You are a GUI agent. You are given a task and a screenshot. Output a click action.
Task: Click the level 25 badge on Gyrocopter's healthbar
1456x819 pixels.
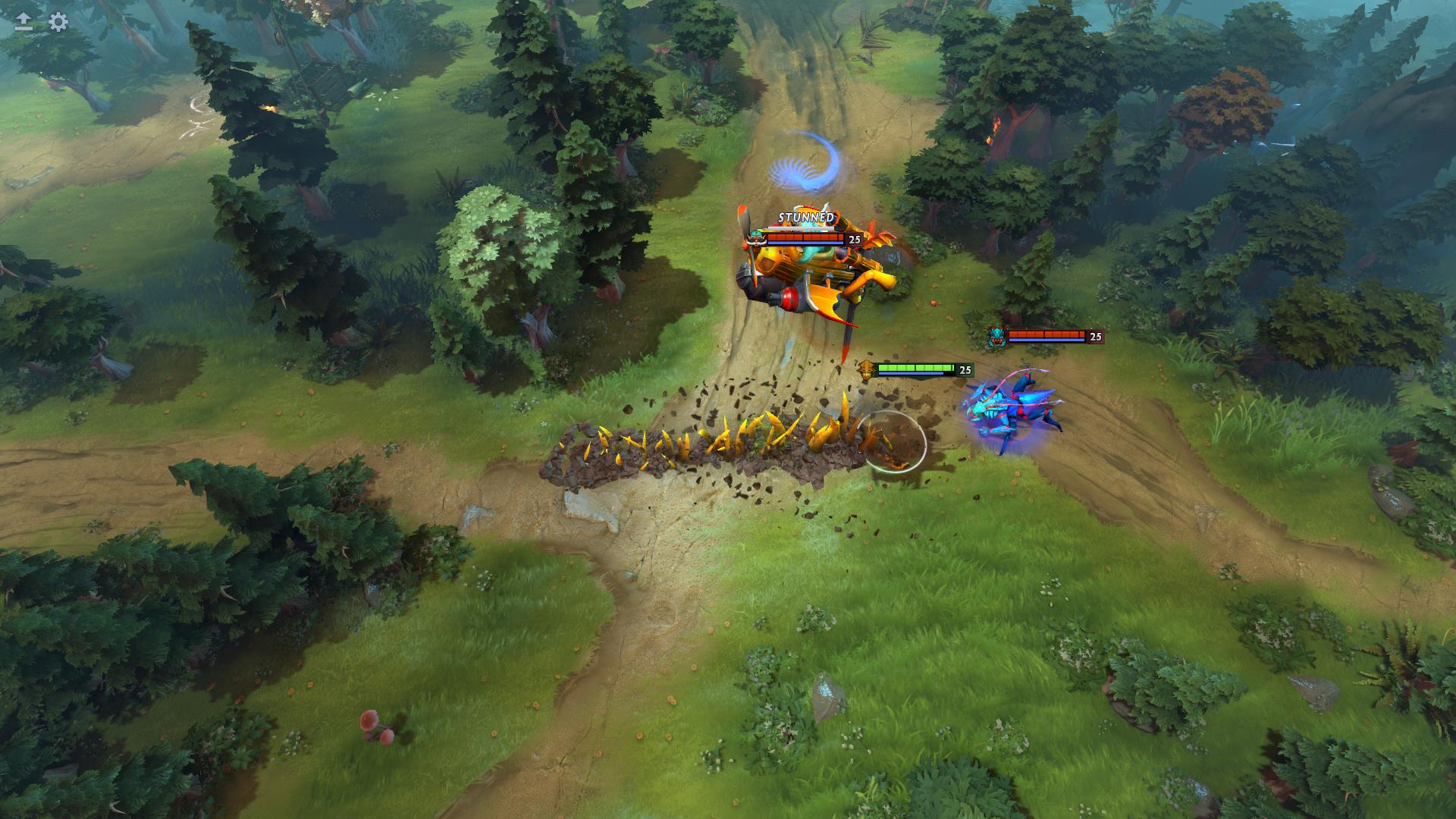point(855,240)
